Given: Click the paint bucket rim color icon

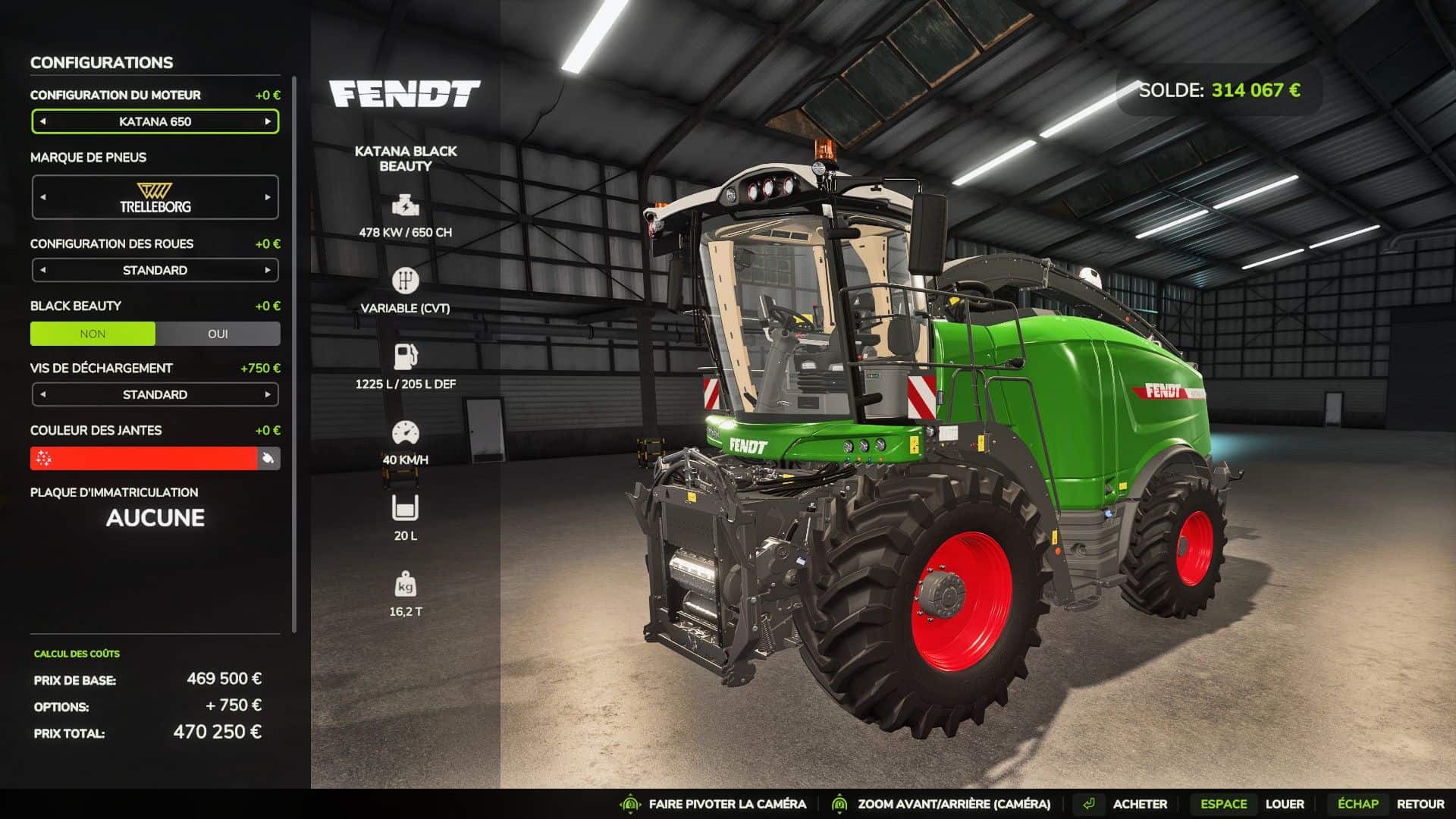Looking at the screenshot, I should pos(268,458).
